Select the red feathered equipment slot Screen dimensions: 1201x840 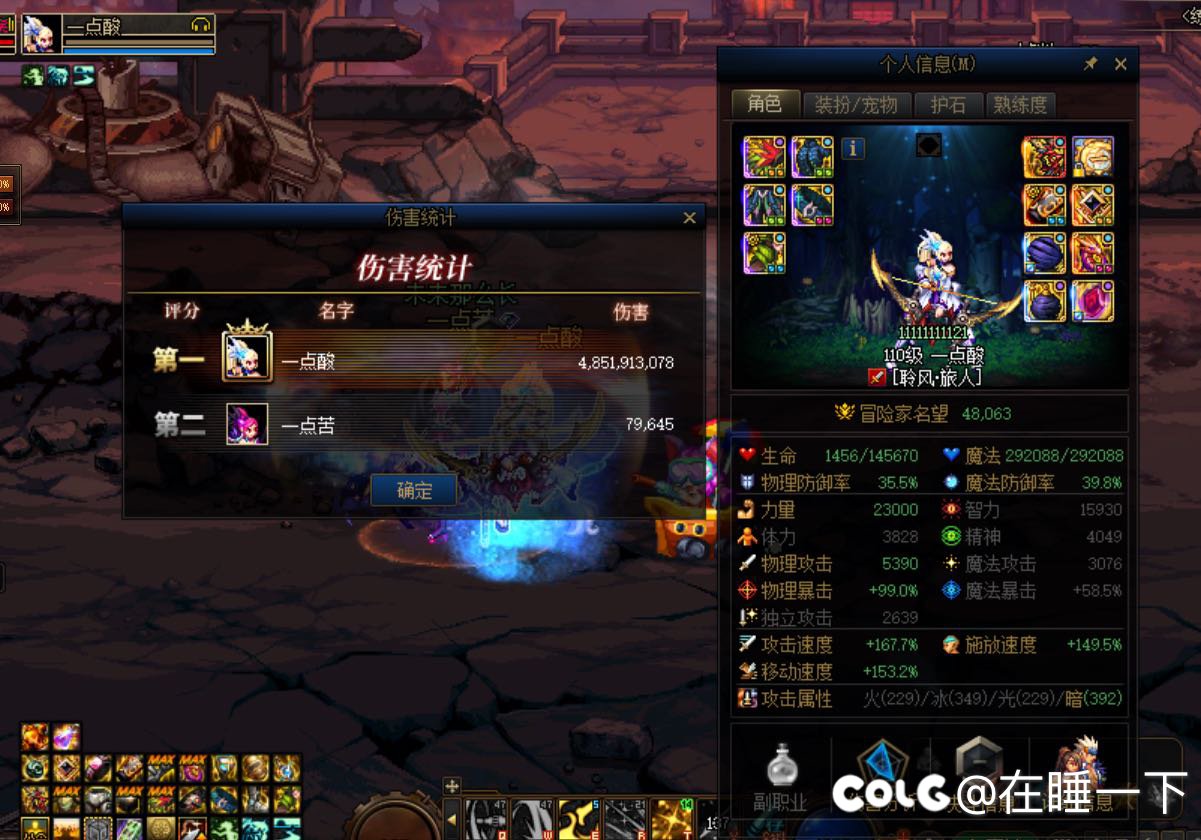764,157
